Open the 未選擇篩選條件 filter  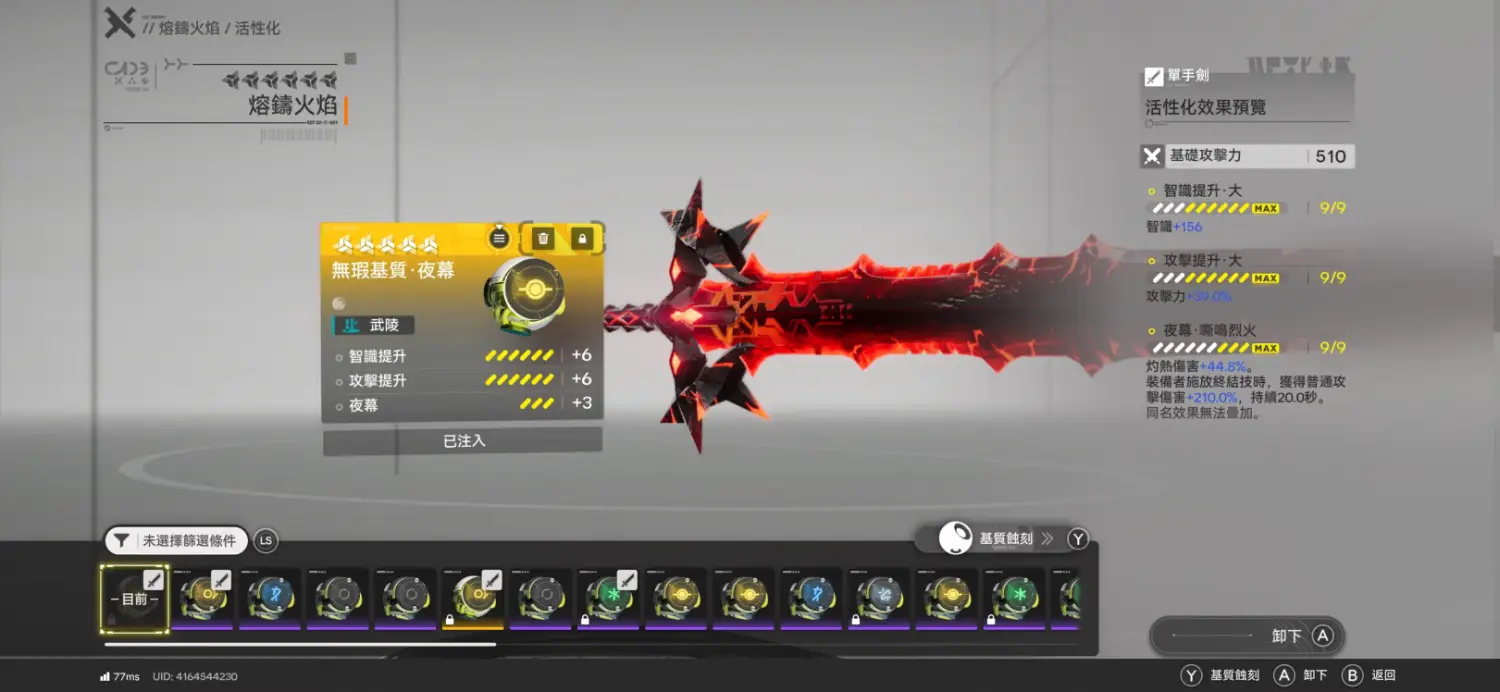(x=177, y=541)
